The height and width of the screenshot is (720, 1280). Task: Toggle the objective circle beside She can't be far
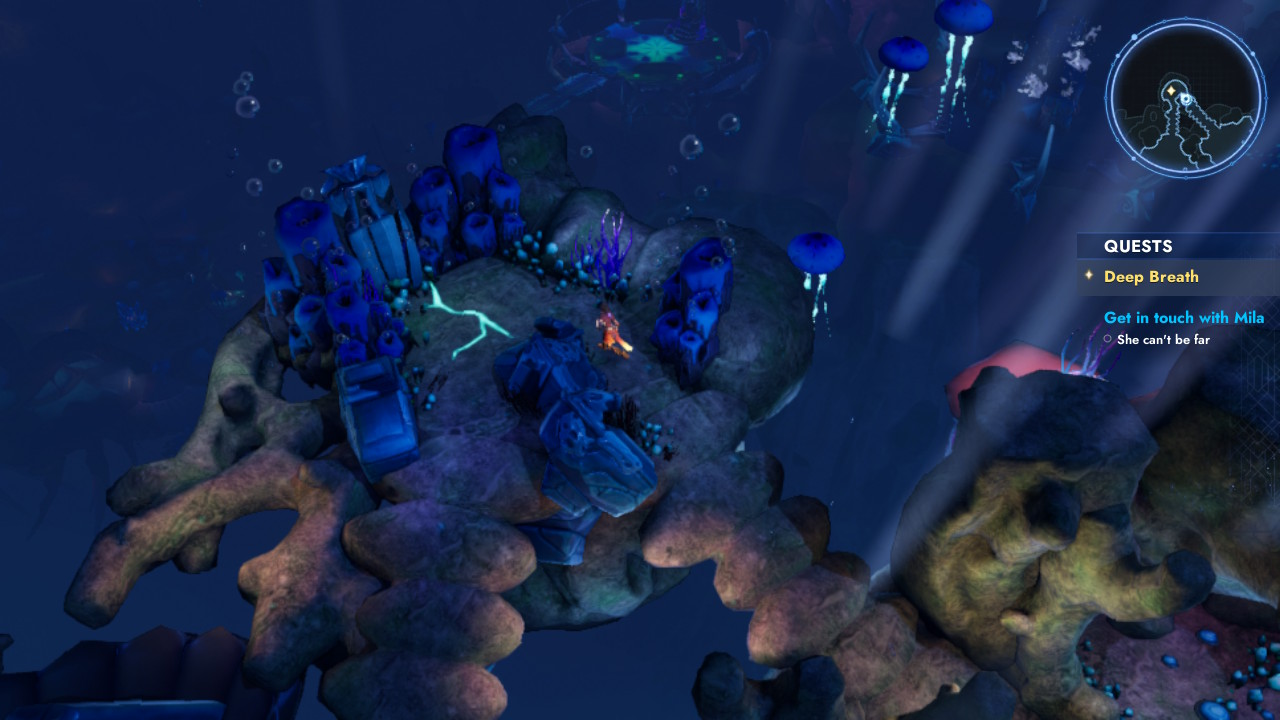pyautogui.click(x=1106, y=339)
